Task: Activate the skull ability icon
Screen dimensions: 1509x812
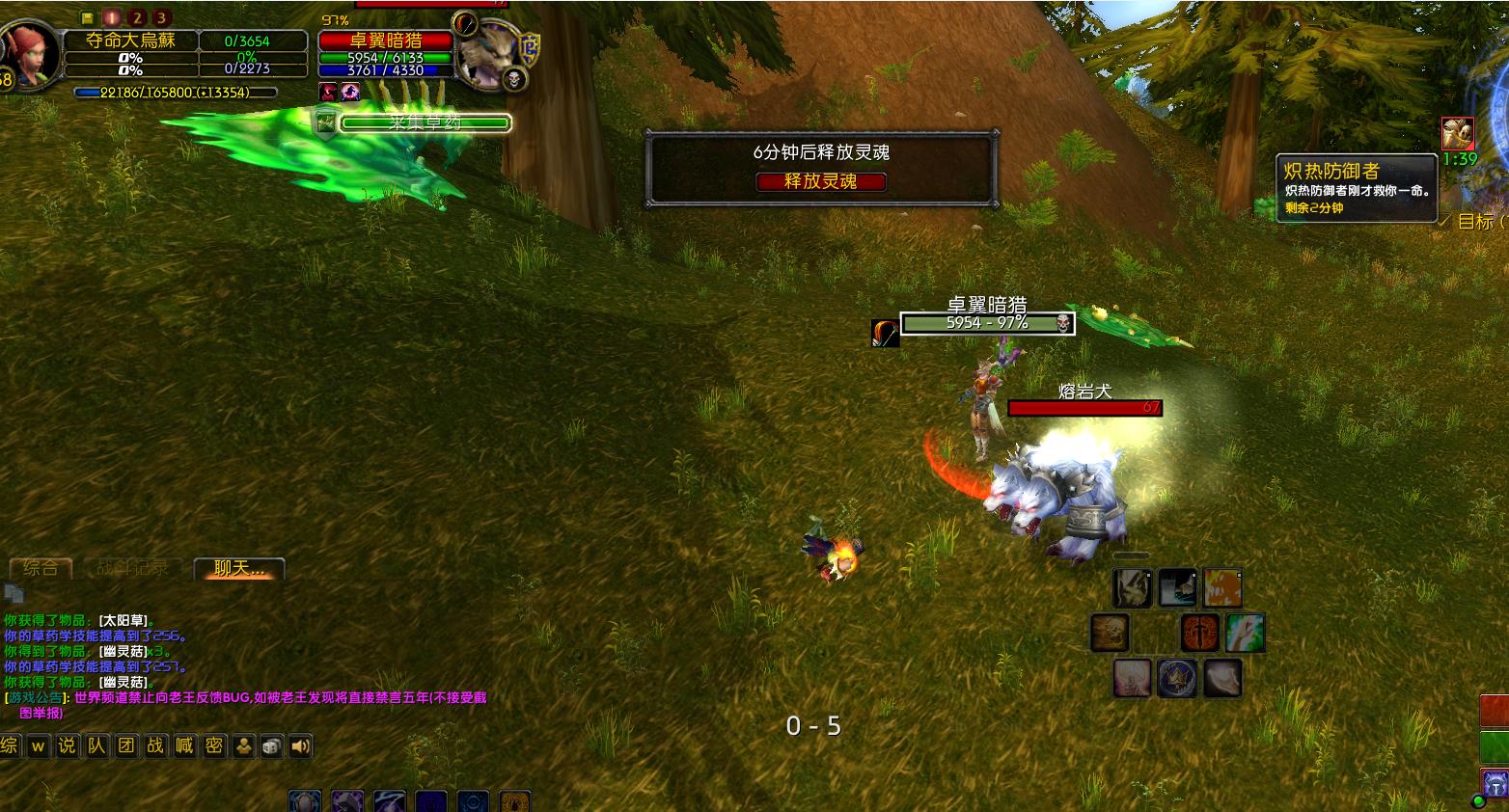Action: (x=1110, y=634)
